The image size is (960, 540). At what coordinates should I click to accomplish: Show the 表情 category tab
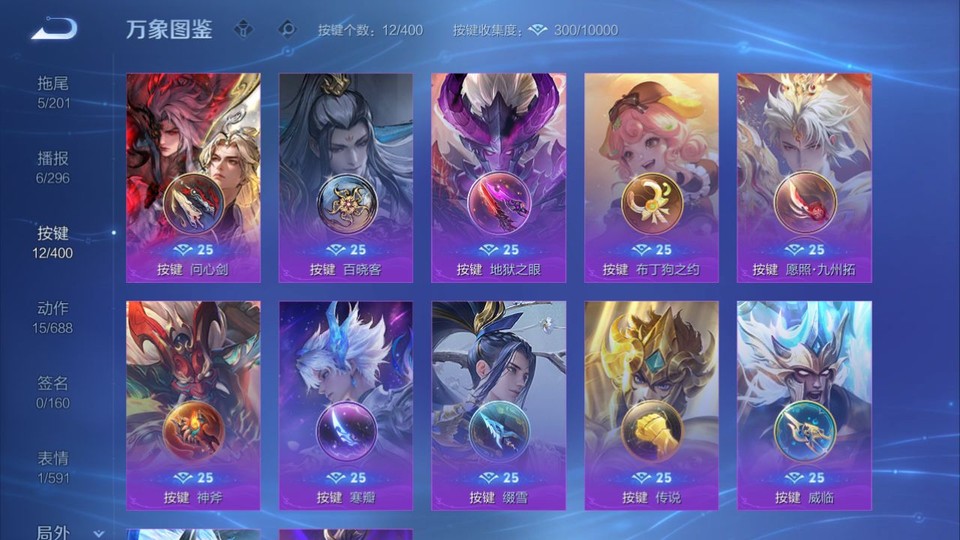(x=54, y=466)
